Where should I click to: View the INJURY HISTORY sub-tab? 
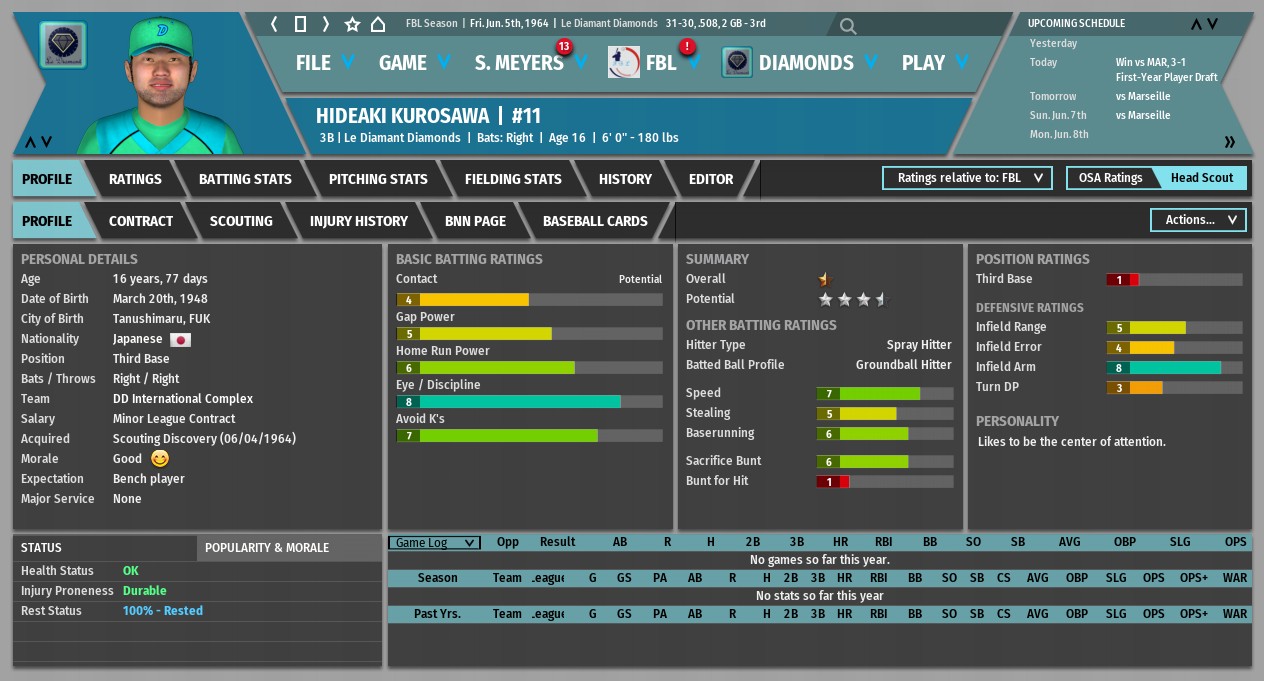tap(359, 221)
